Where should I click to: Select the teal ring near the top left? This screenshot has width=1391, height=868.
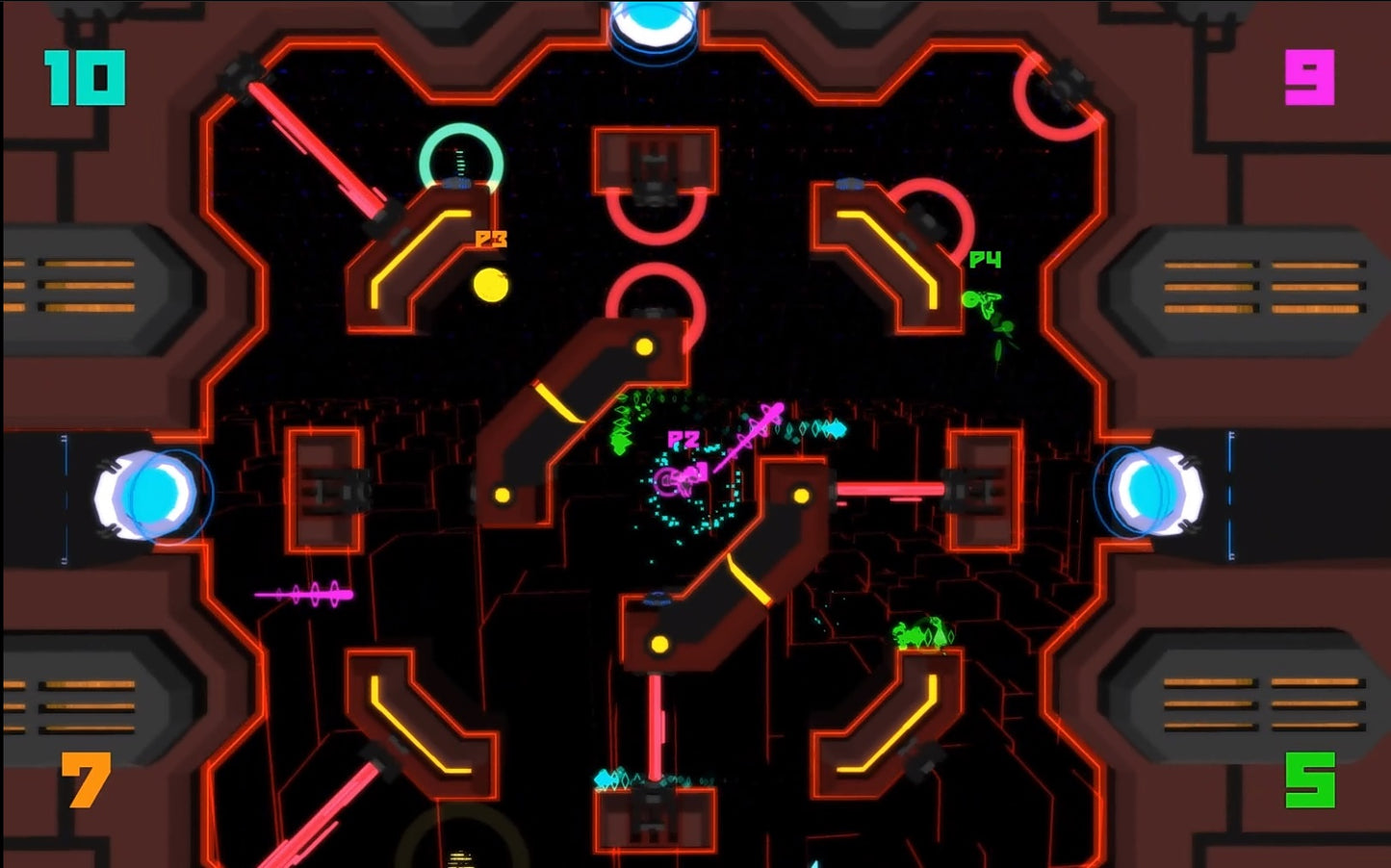(x=459, y=162)
